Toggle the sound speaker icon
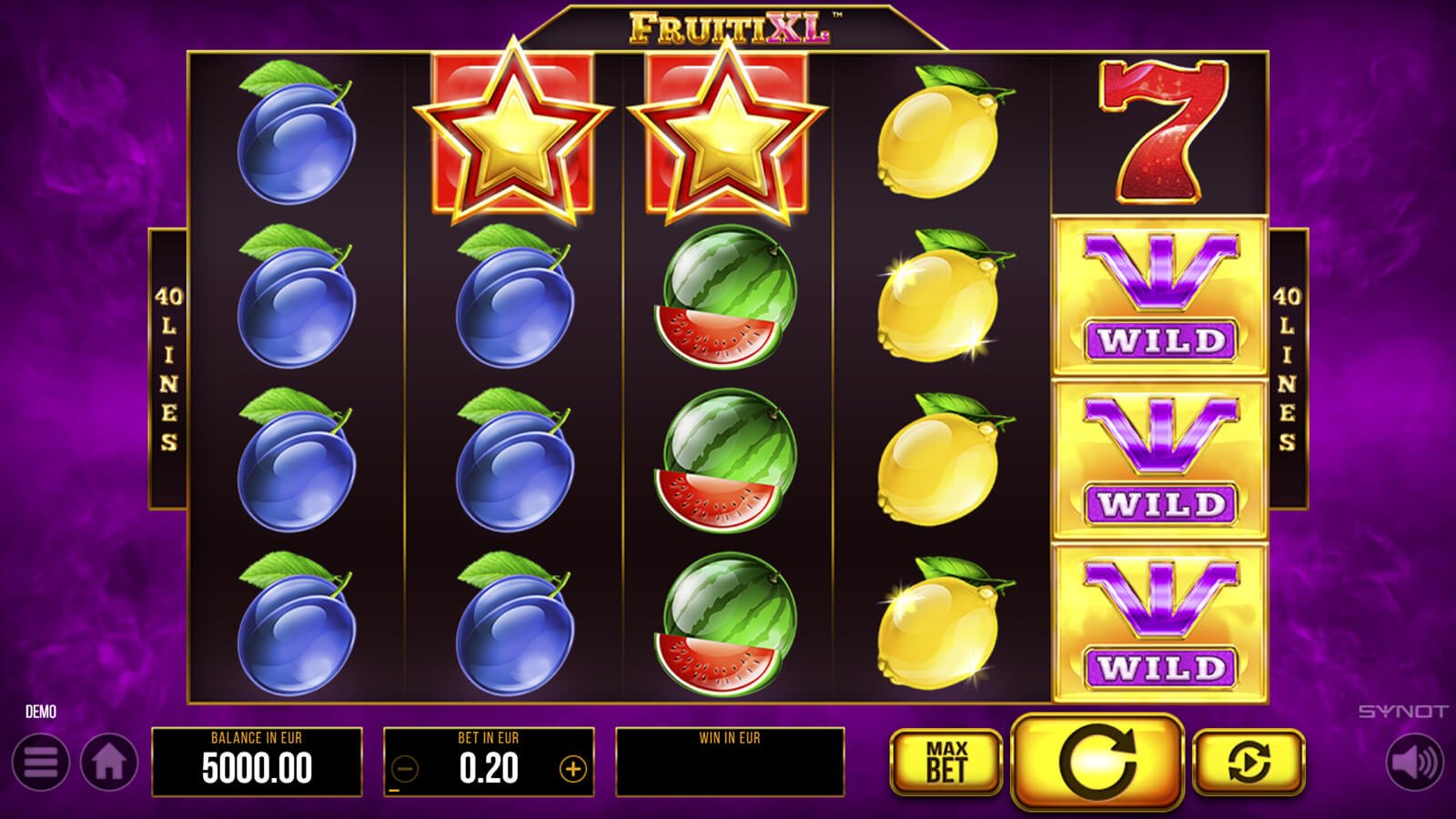Screen dimensions: 1456x819 (1415, 763)
